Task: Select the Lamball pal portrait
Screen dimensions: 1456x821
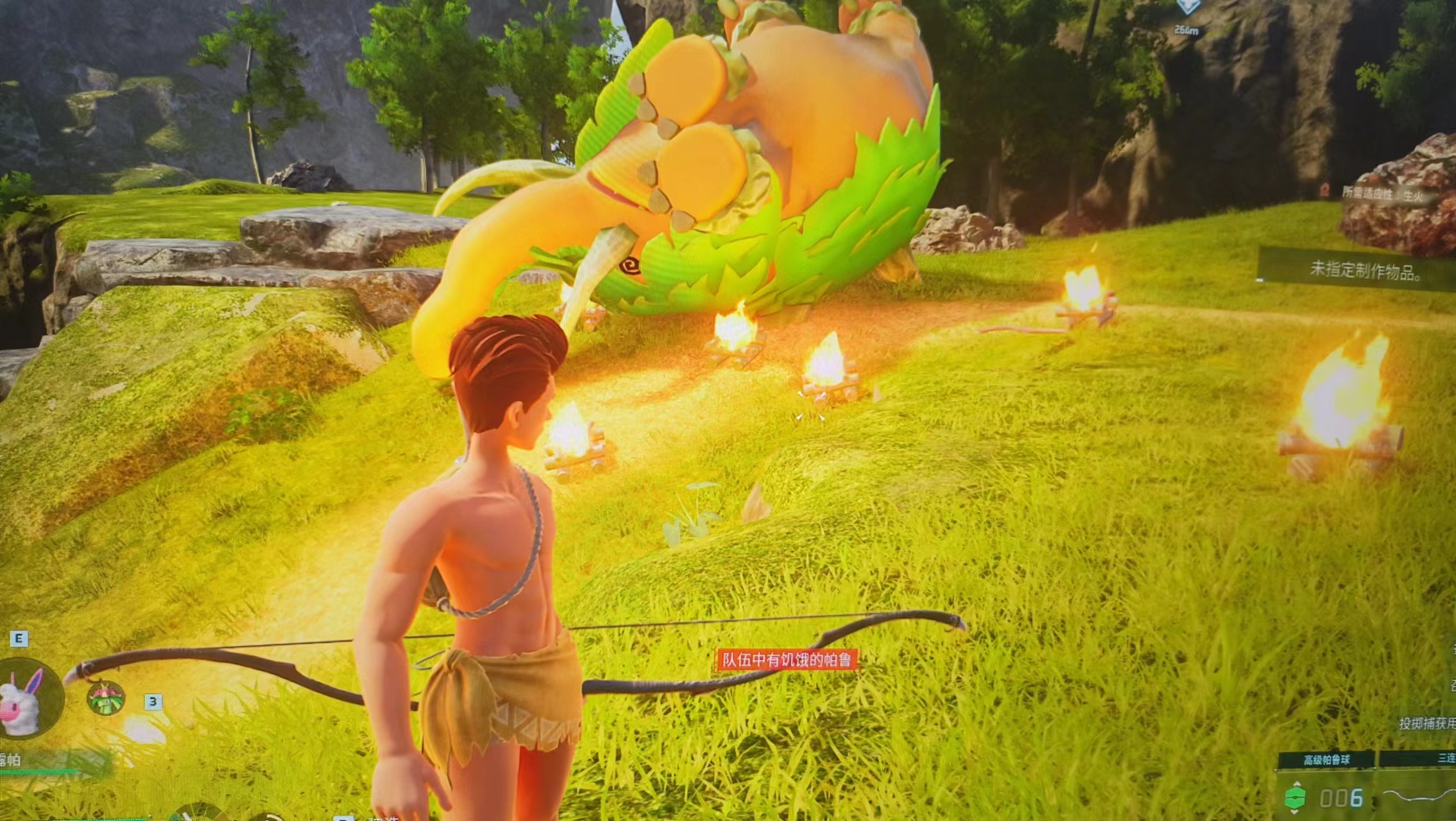Action: tap(26, 699)
